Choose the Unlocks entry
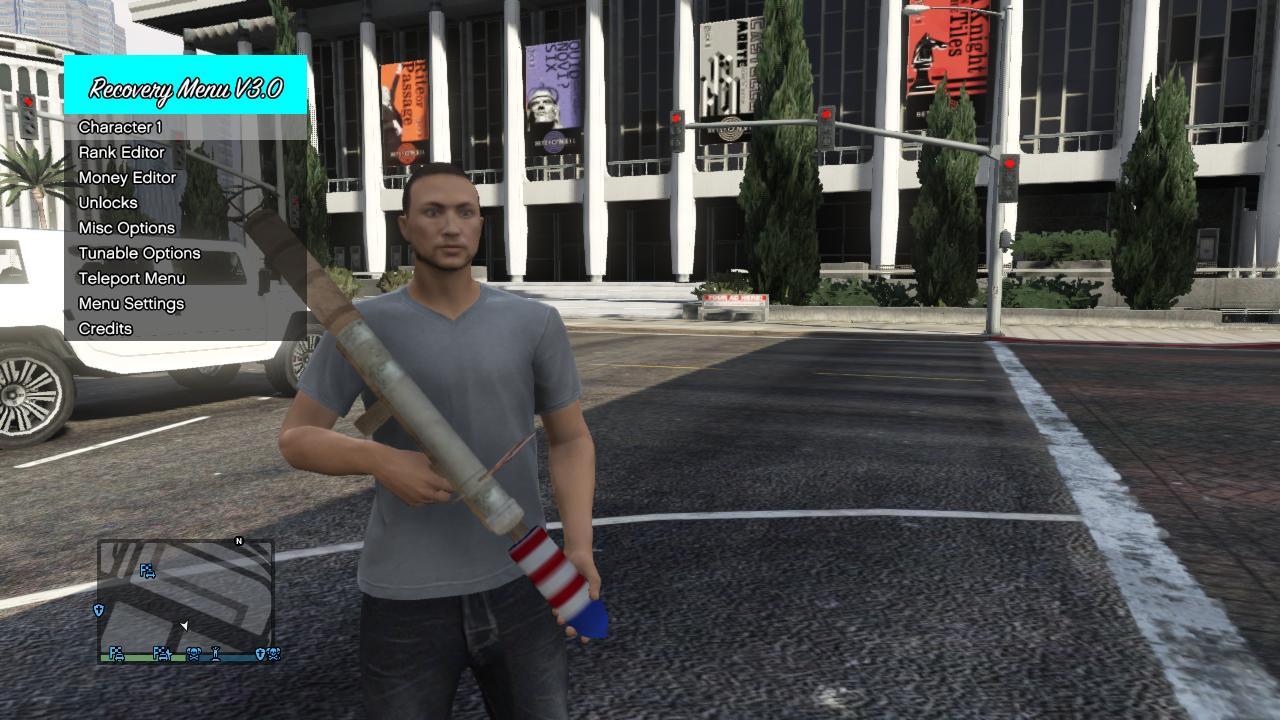1280x720 pixels. [108, 202]
